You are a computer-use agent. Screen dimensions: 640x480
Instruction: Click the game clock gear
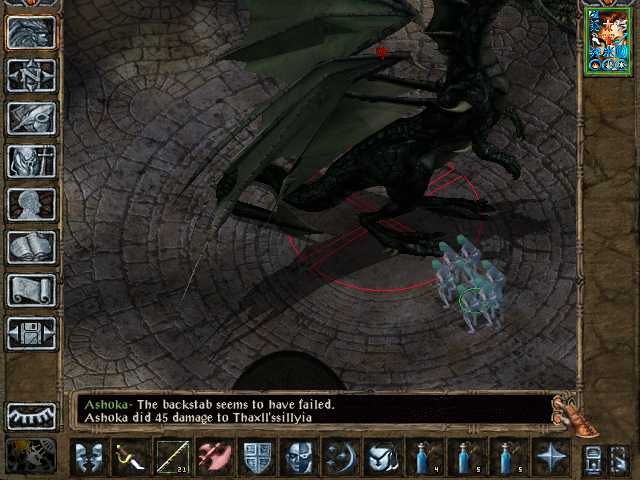[31, 455]
